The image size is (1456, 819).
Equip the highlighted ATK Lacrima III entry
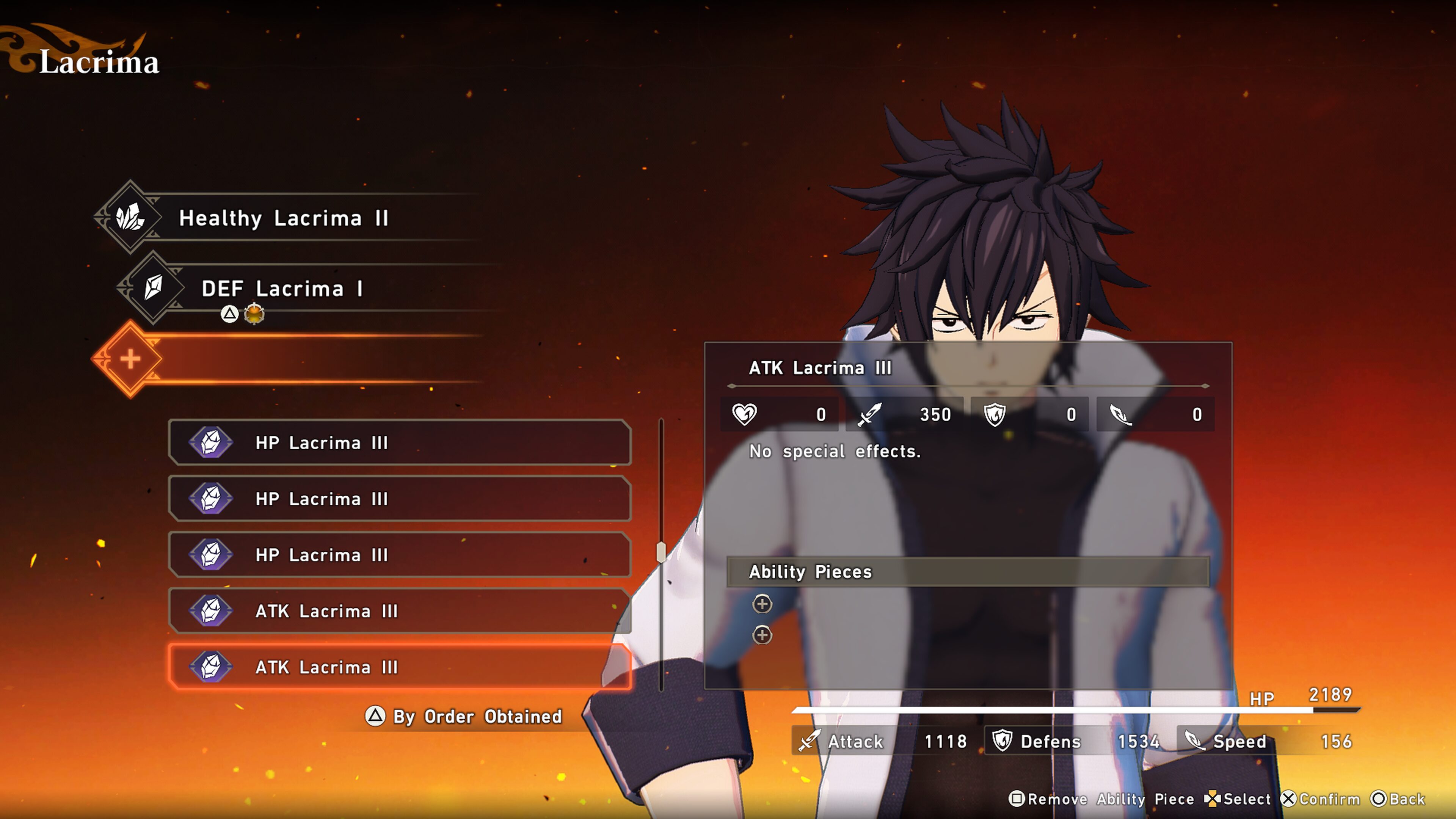point(399,667)
